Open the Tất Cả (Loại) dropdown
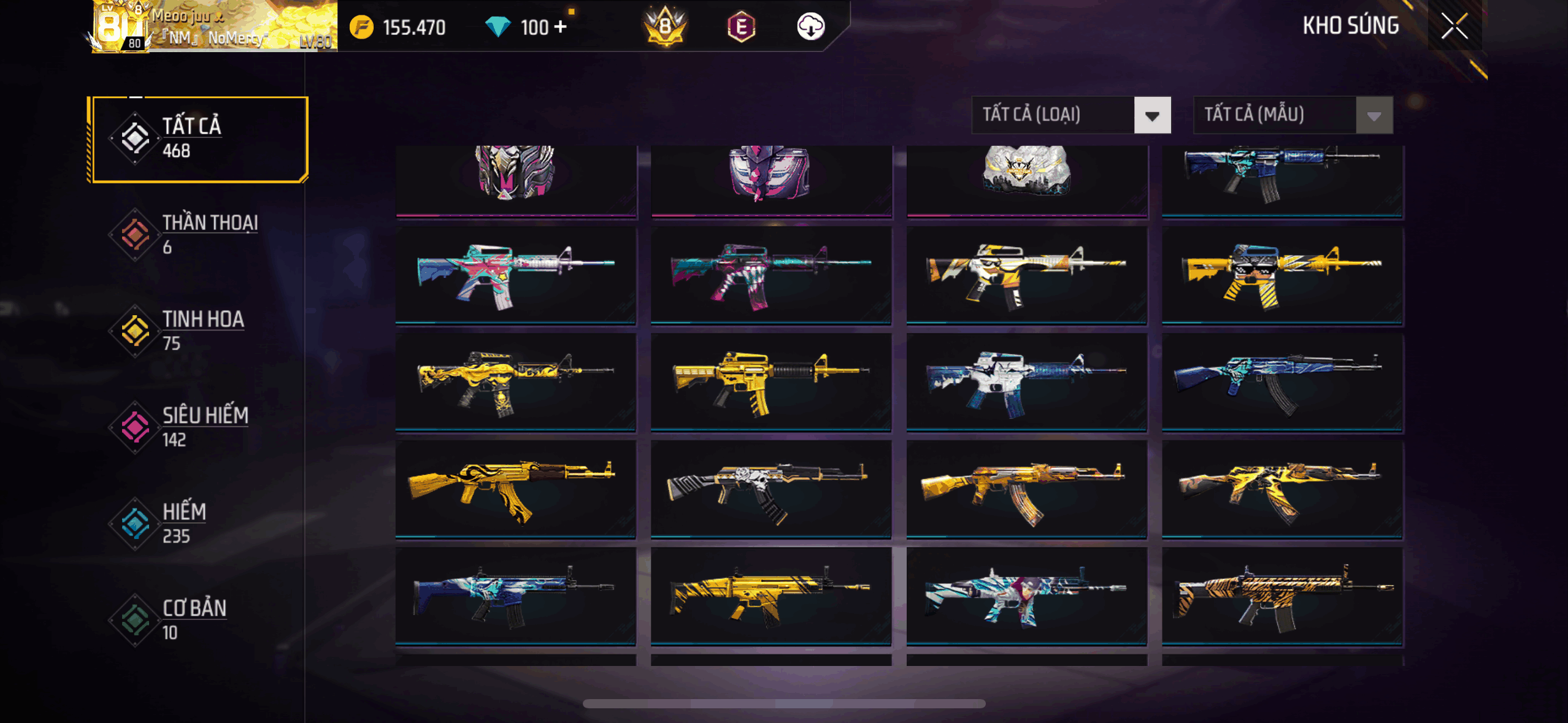The height and width of the screenshot is (723, 1568). pyautogui.click(x=1071, y=115)
